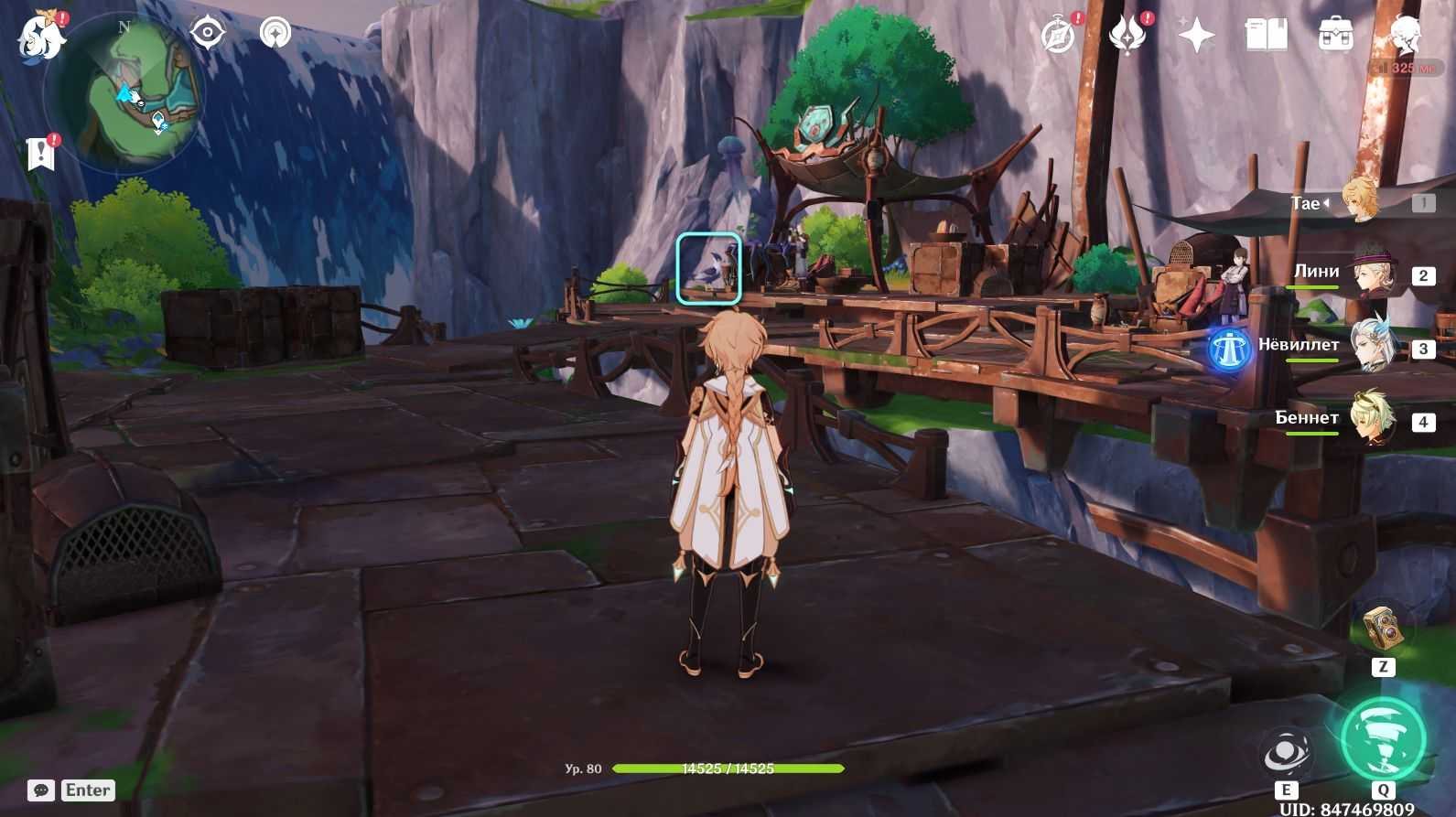Click the round arch icon beside minimap

[275, 34]
